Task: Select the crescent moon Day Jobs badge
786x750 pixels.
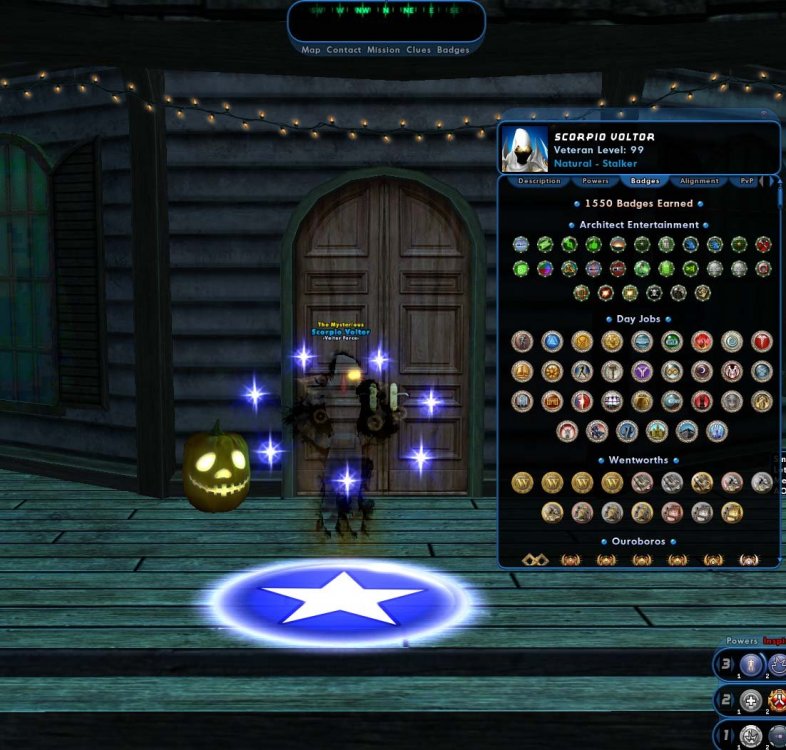Action: click(702, 372)
